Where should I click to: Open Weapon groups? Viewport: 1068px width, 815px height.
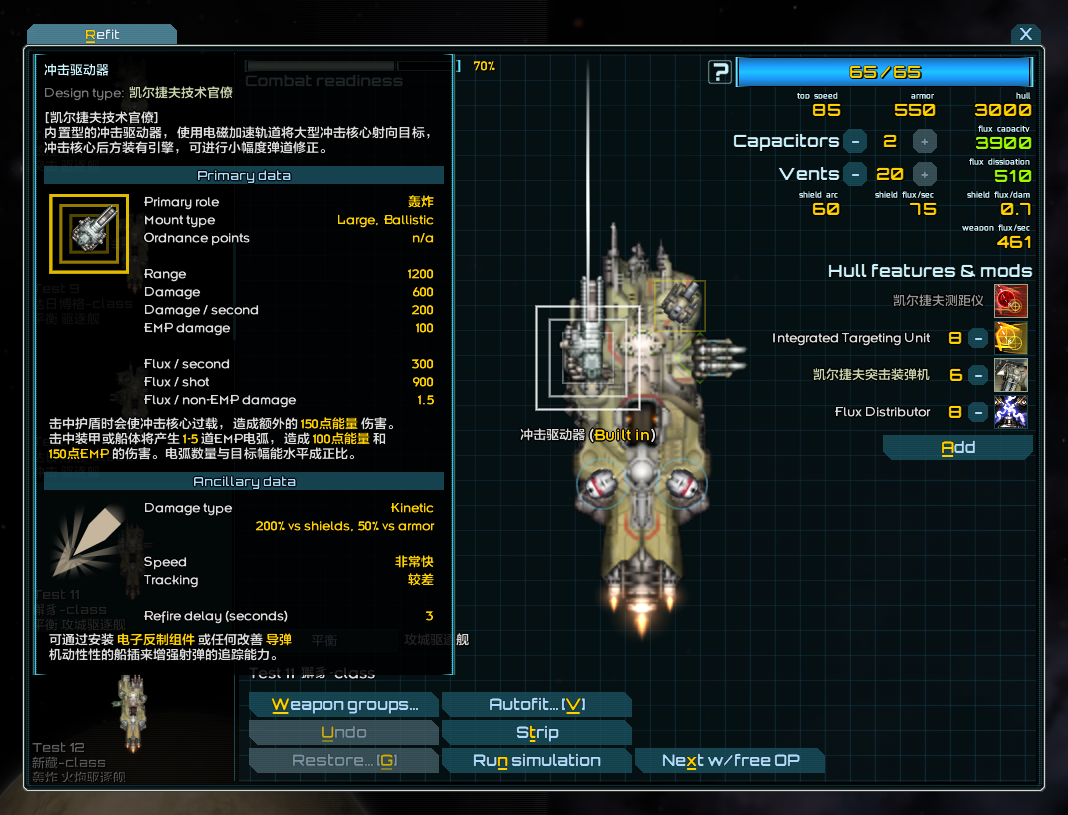344,705
